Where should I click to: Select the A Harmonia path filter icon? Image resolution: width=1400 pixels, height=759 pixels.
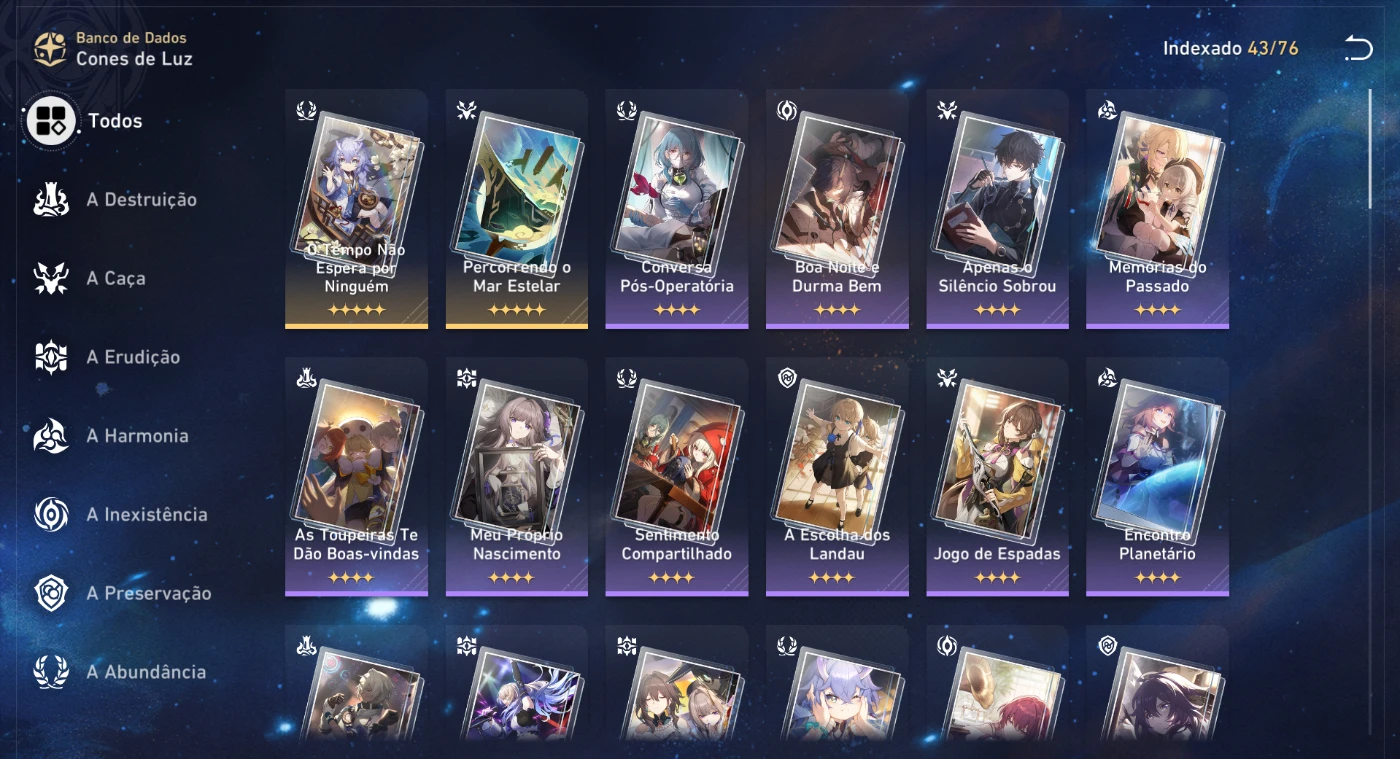click(49, 435)
